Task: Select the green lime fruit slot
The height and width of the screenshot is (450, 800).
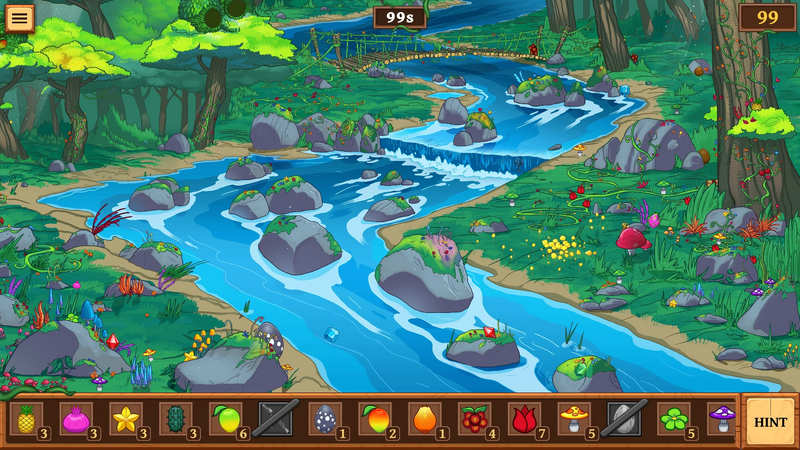Action: [226, 418]
